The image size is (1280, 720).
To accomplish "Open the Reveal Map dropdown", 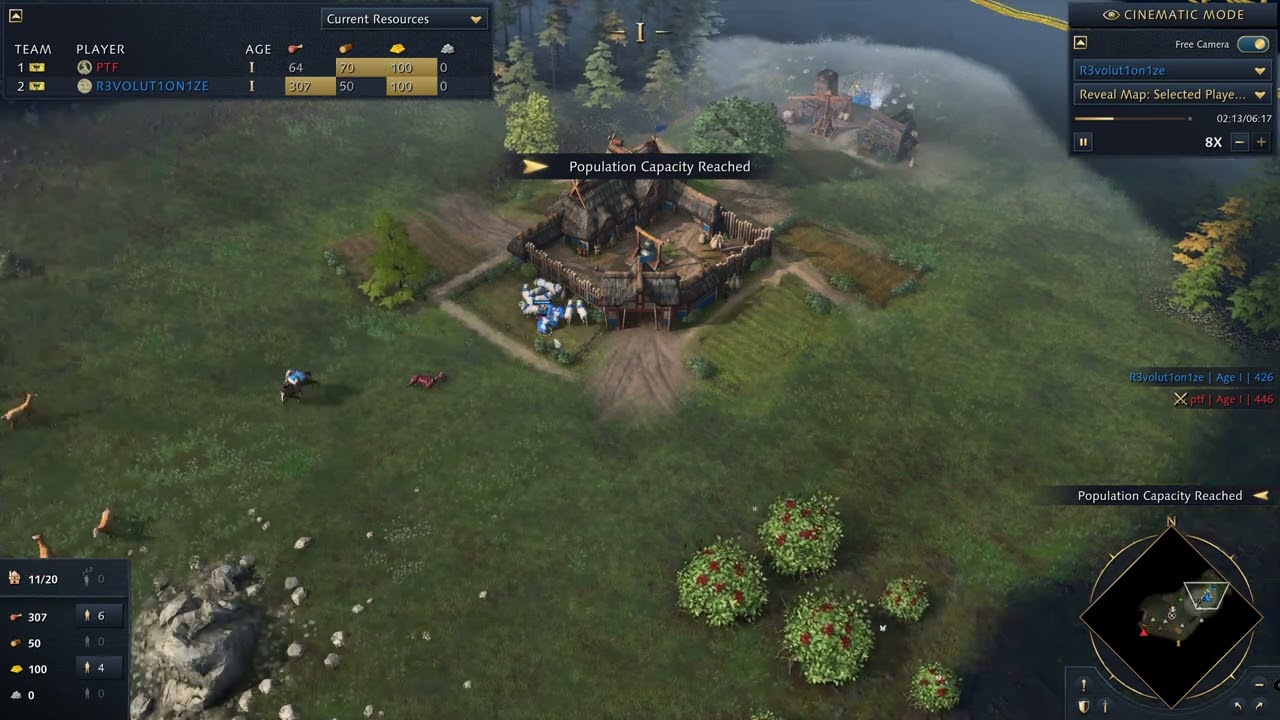I will pos(1172,95).
